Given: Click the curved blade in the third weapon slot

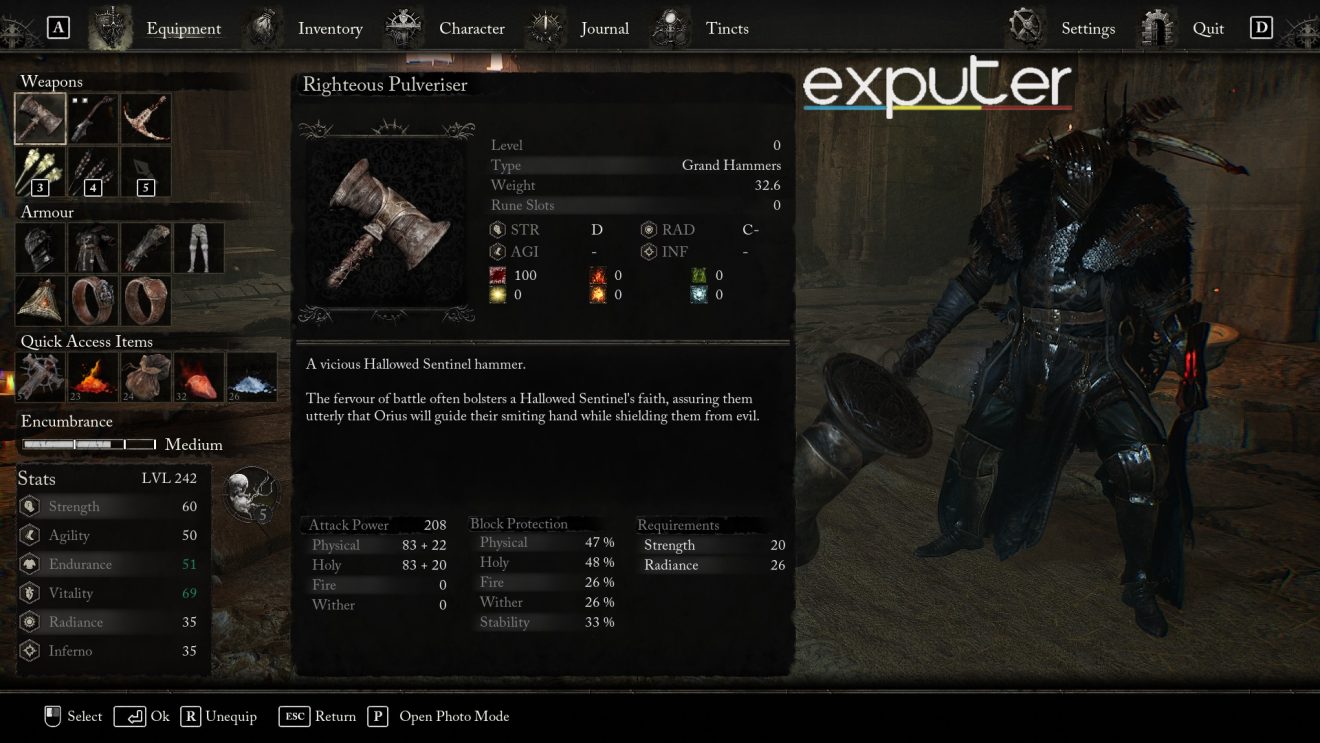Looking at the screenshot, I should pyautogui.click(x=145, y=117).
